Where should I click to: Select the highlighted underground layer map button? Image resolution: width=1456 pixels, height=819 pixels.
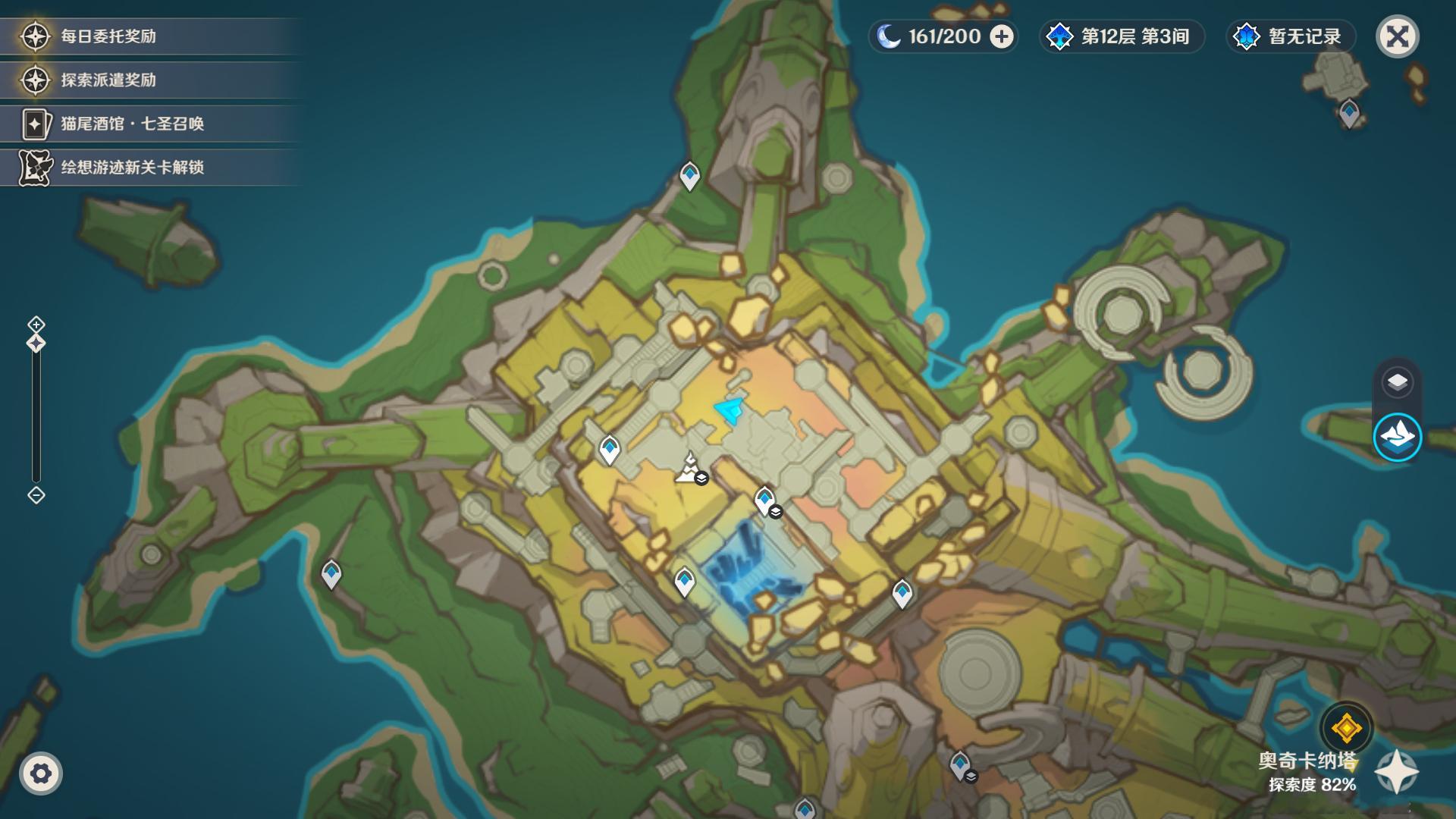point(1397,437)
